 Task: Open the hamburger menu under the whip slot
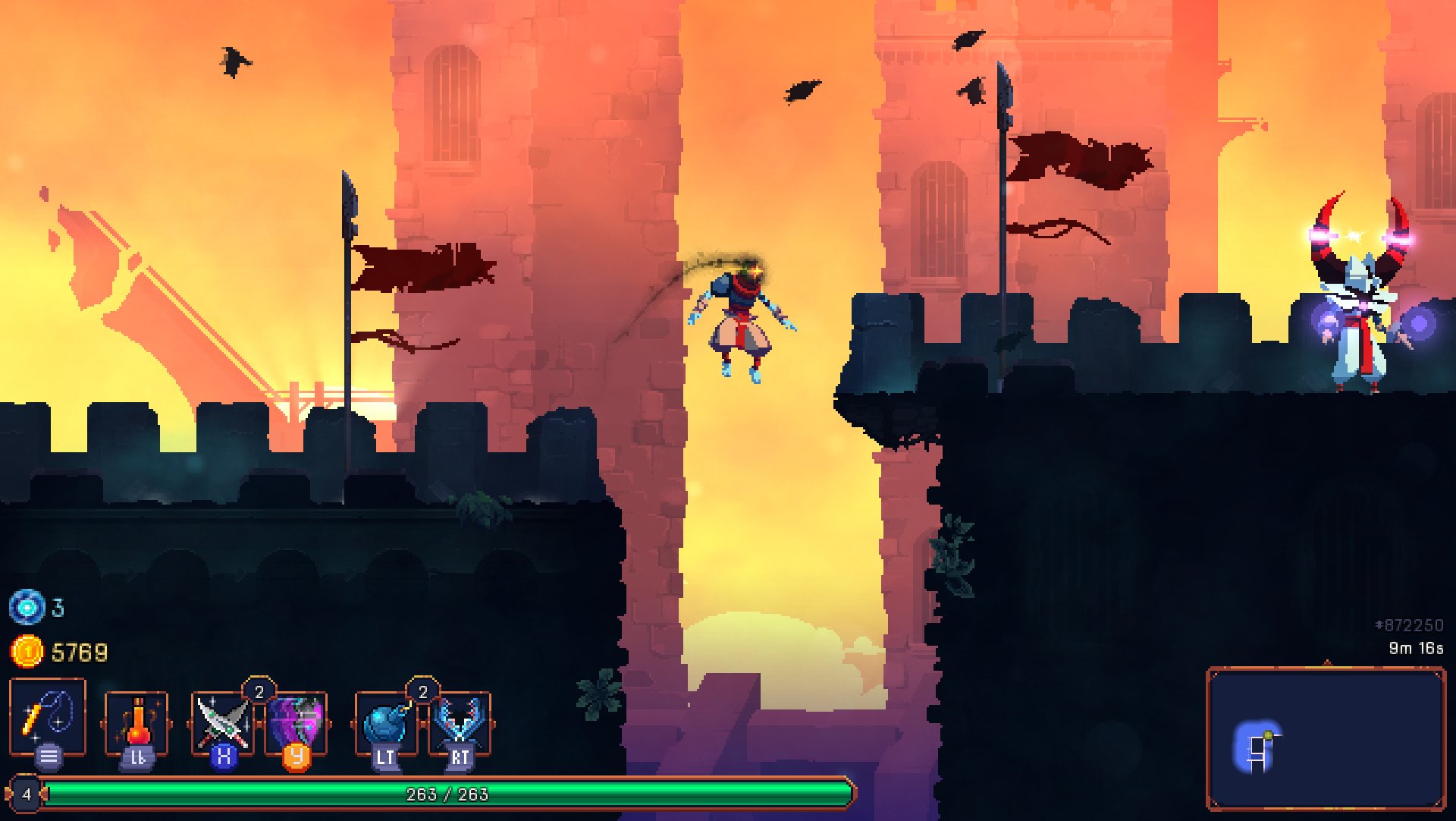[x=47, y=755]
